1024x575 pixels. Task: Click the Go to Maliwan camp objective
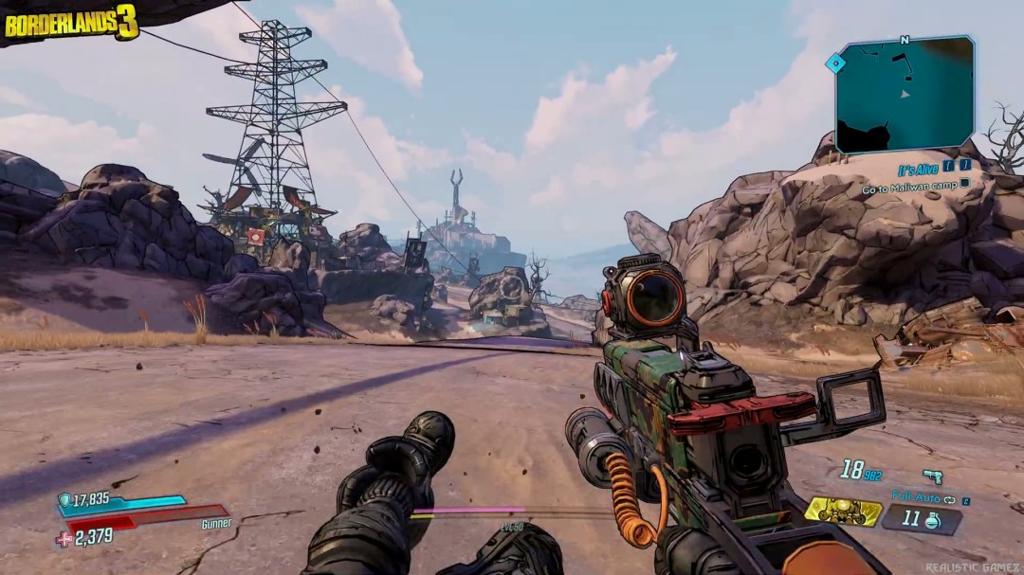tap(908, 187)
